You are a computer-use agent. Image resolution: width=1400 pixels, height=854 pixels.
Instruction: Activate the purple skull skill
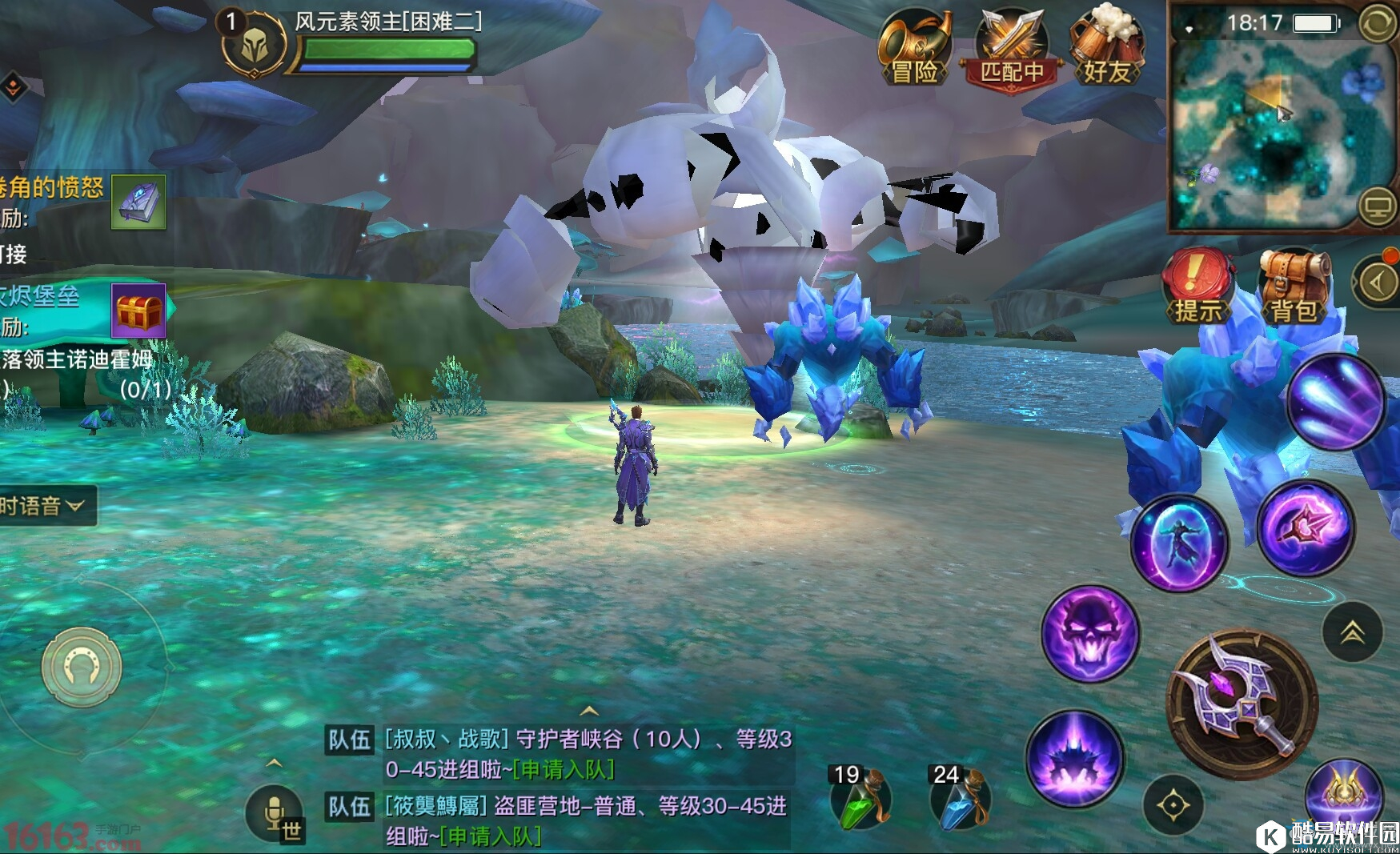click(1090, 634)
